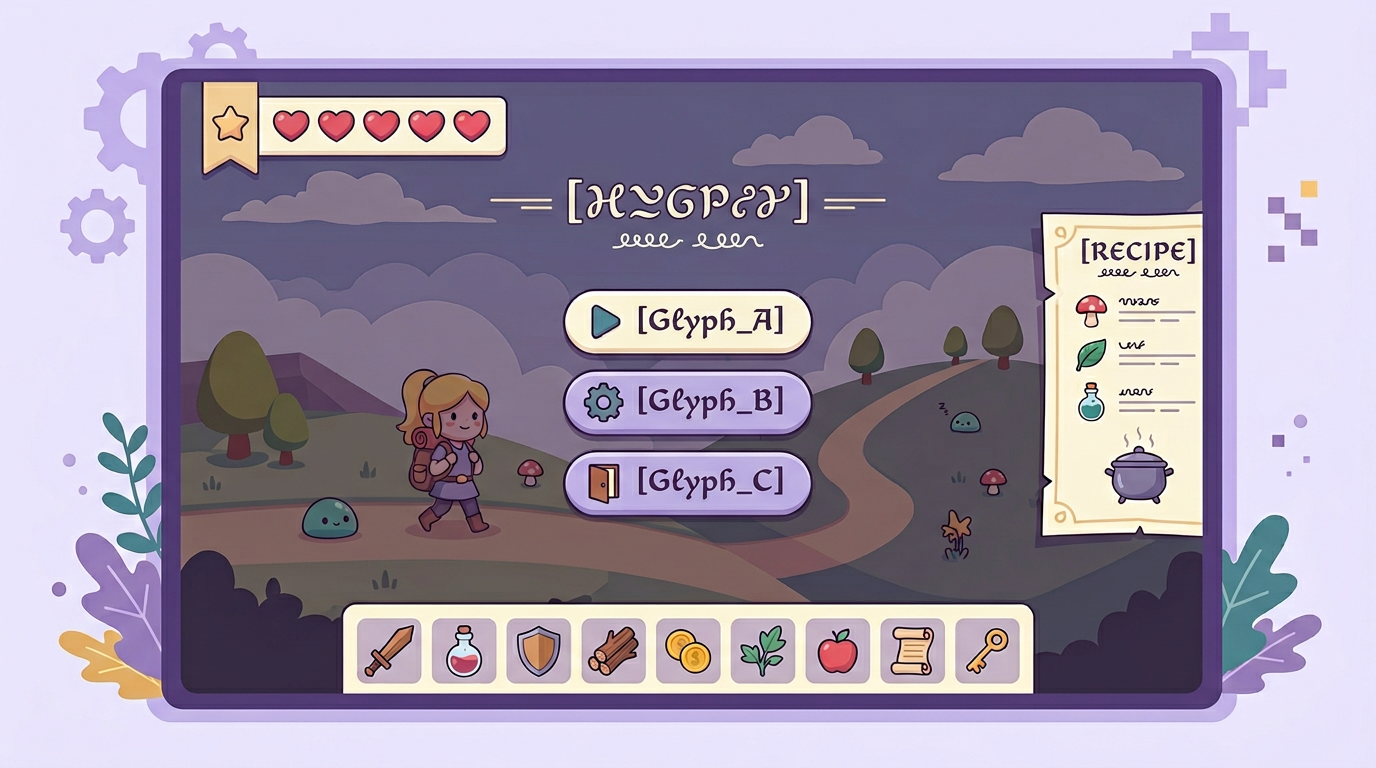The image size is (1376, 768).
Task: Pick the wood logs inventory slot
Action: (612, 651)
